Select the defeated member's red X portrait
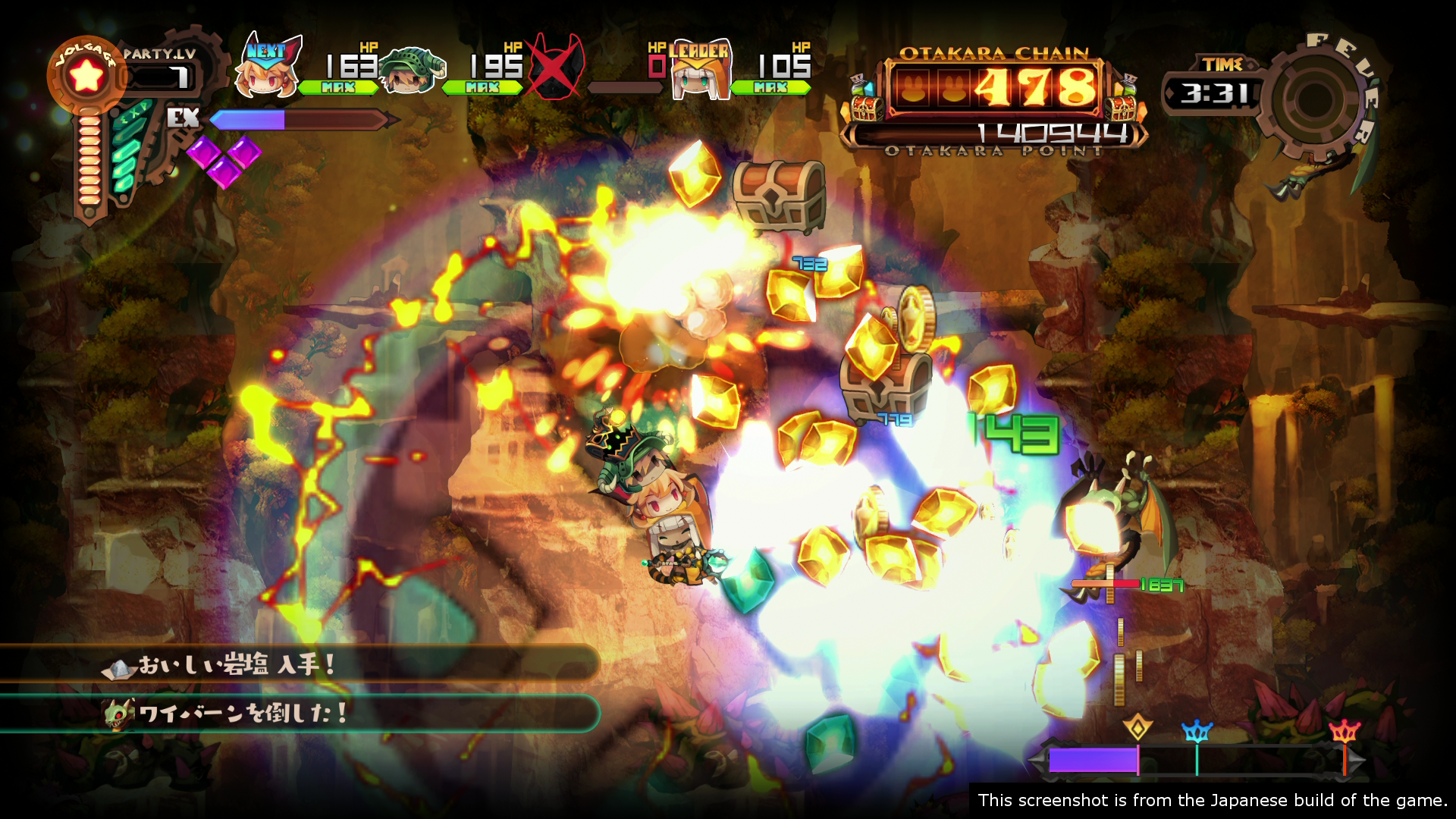This screenshot has height=819, width=1456. coord(556,67)
